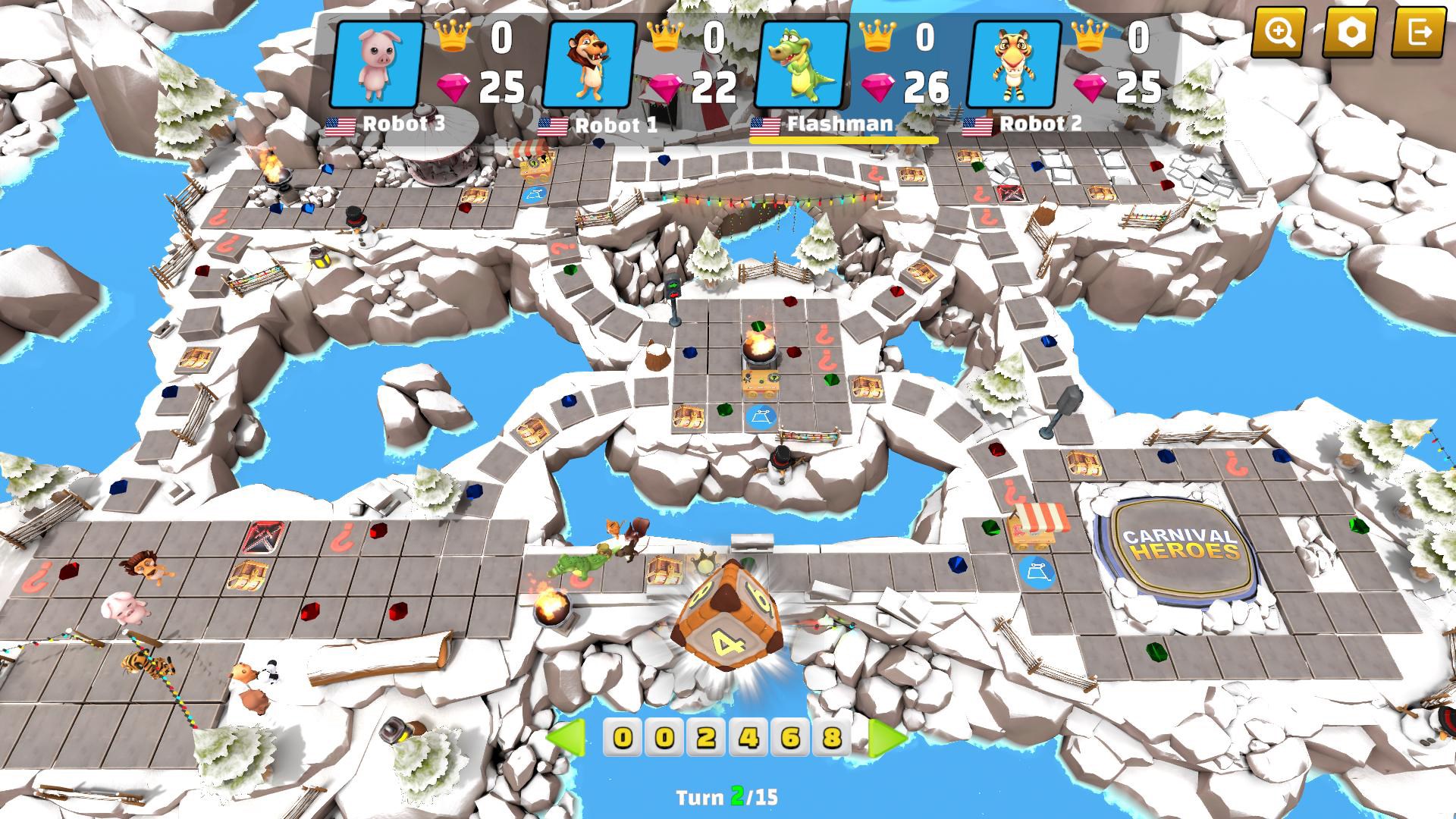Screen dimensions: 1456x819
Task: Select Robot 1's lion portrait
Action: (590, 64)
